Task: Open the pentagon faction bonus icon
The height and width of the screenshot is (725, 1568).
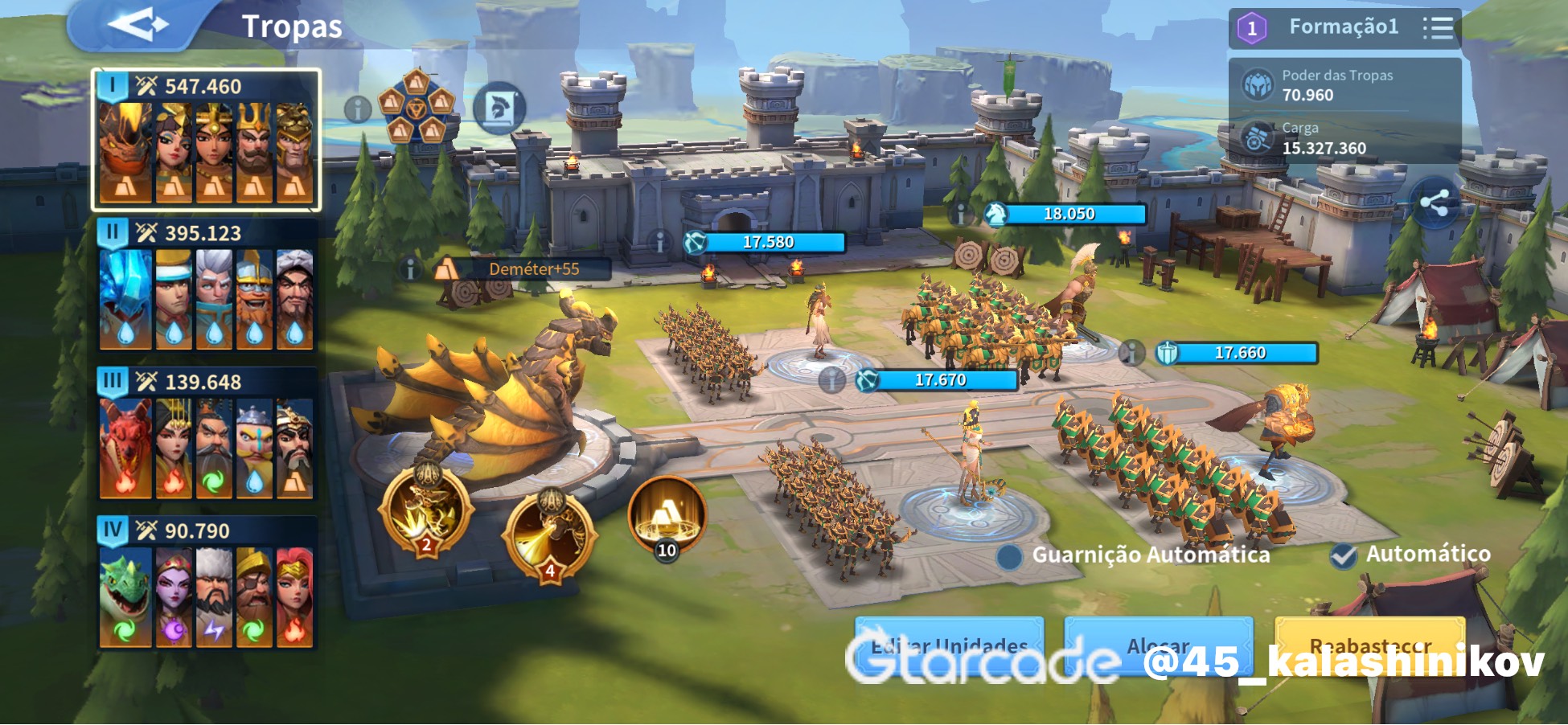Action: (416, 107)
